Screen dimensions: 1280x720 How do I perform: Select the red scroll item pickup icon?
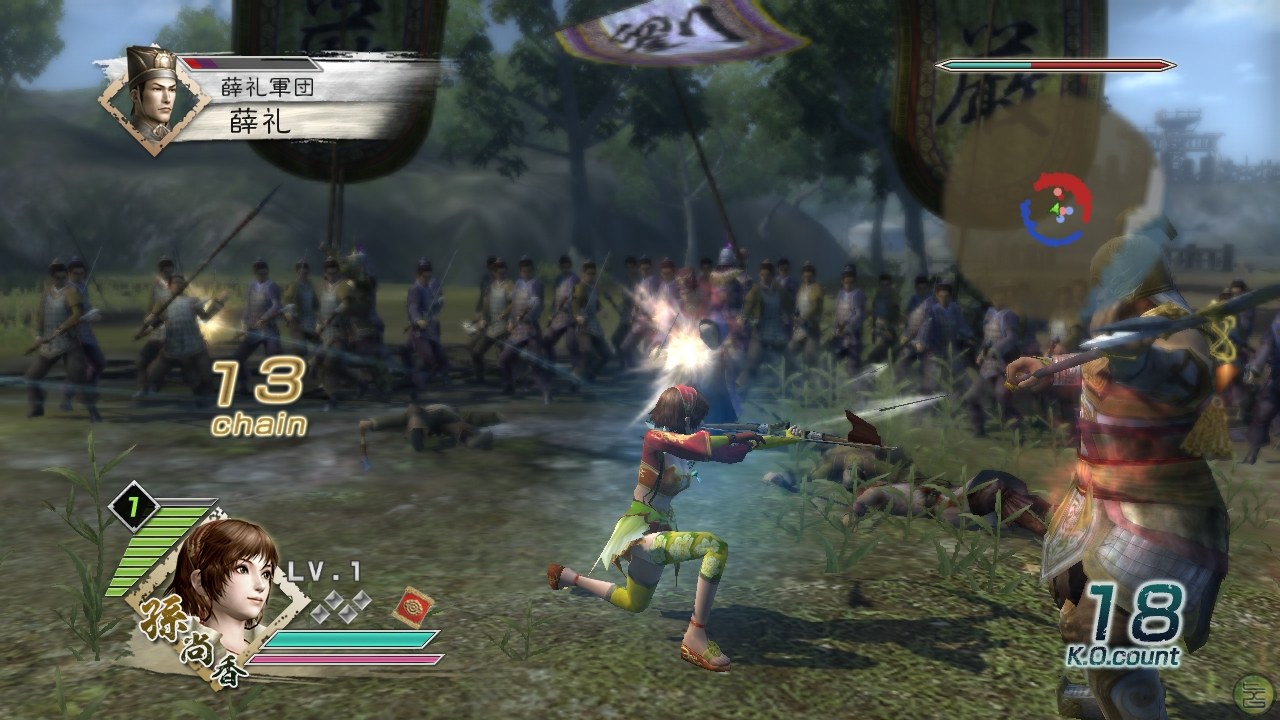(x=413, y=608)
